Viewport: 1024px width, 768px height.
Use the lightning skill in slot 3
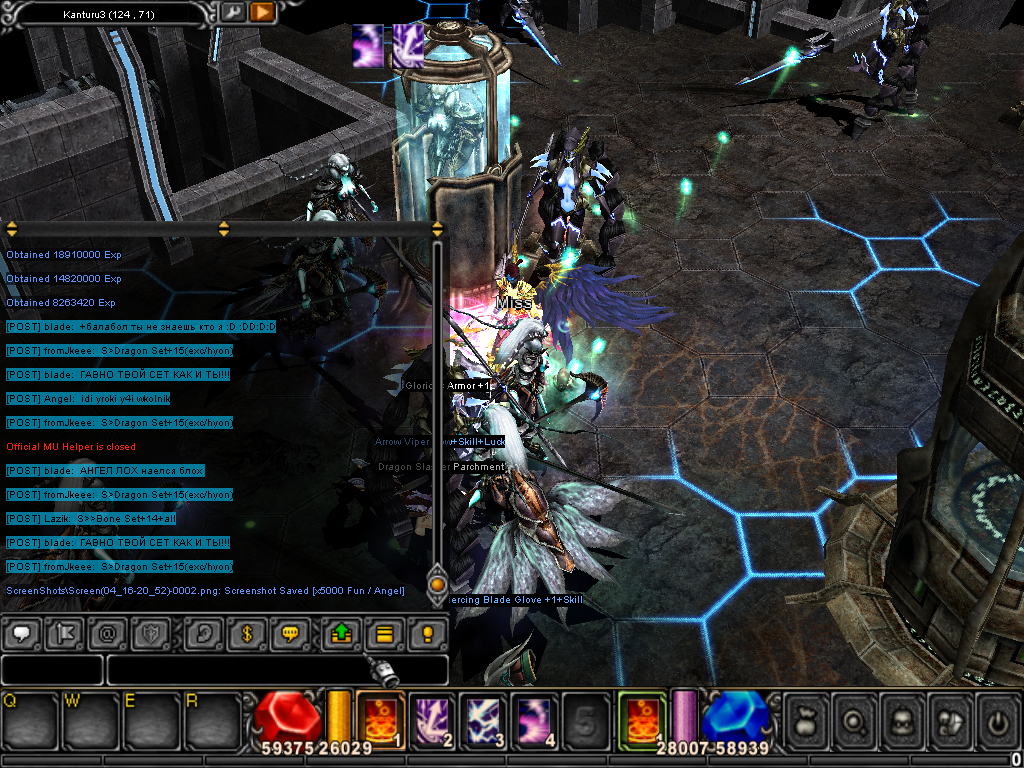coord(484,719)
